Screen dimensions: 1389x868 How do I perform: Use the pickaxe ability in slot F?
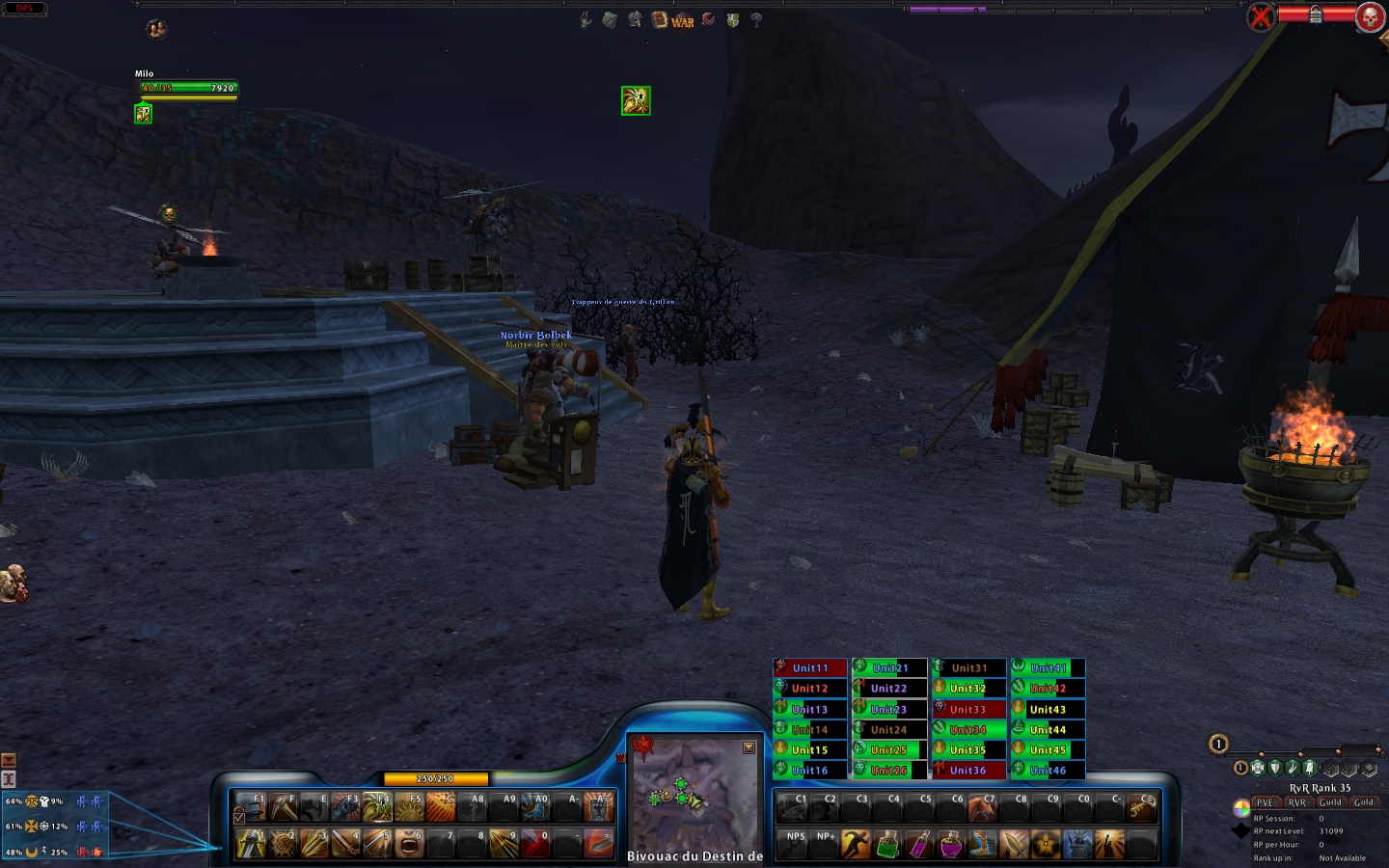coord(284,806)
